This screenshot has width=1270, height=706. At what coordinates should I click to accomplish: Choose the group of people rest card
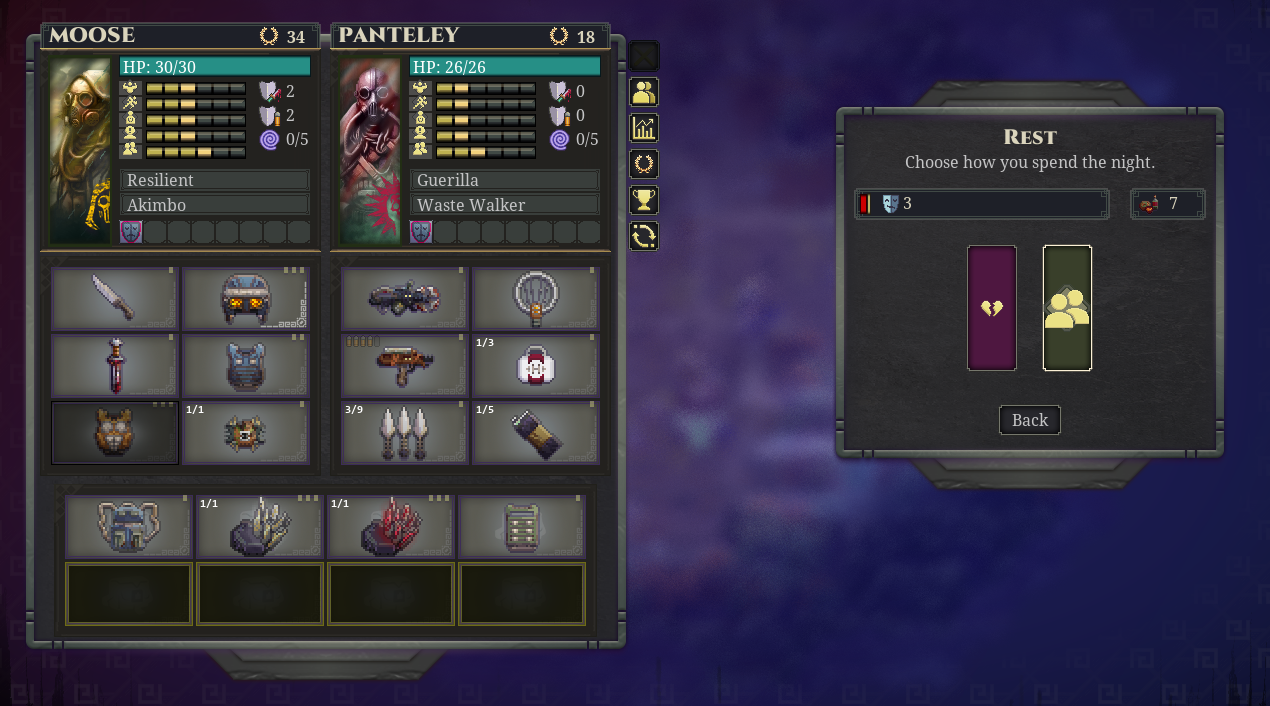click(1067, 308)
